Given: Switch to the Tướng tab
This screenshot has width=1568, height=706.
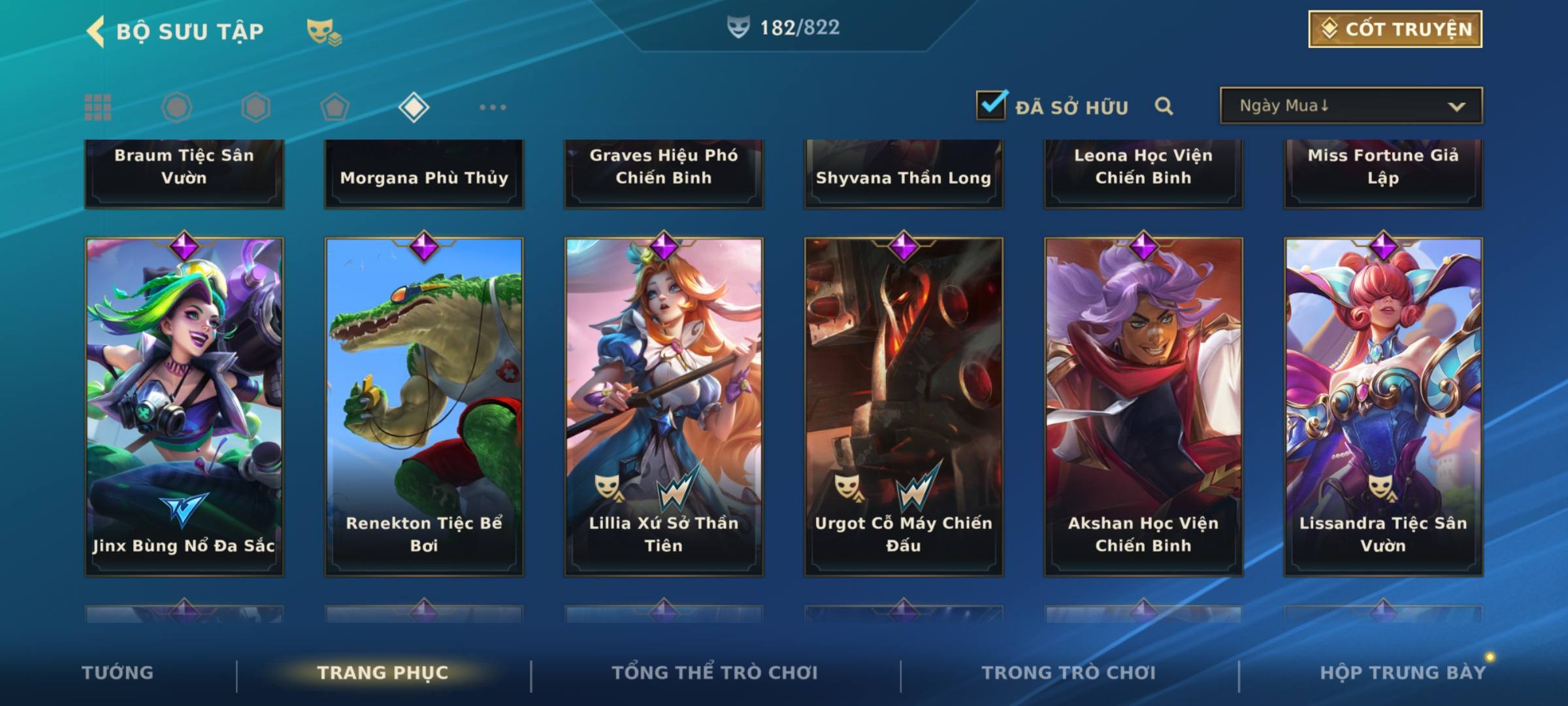Looking at the screenshot, I should tap(118, 673).
